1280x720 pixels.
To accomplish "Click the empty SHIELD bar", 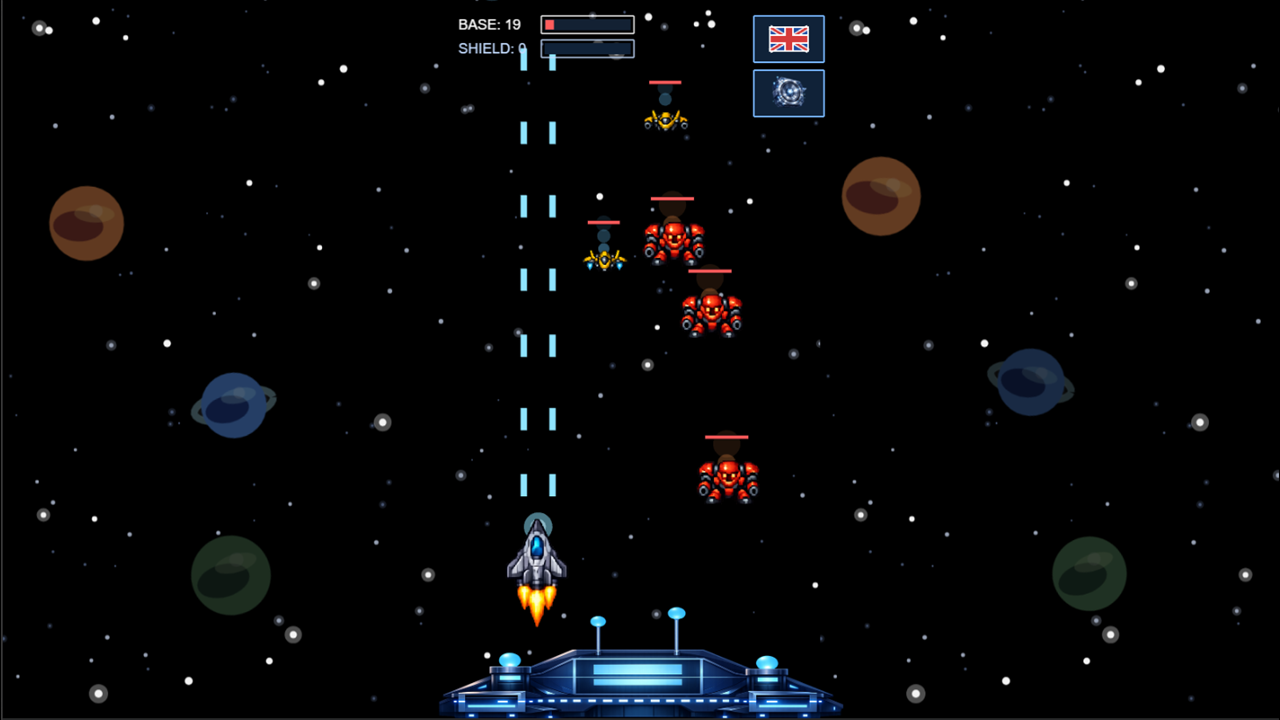I will pyautogui.click(x=587, y=48).
